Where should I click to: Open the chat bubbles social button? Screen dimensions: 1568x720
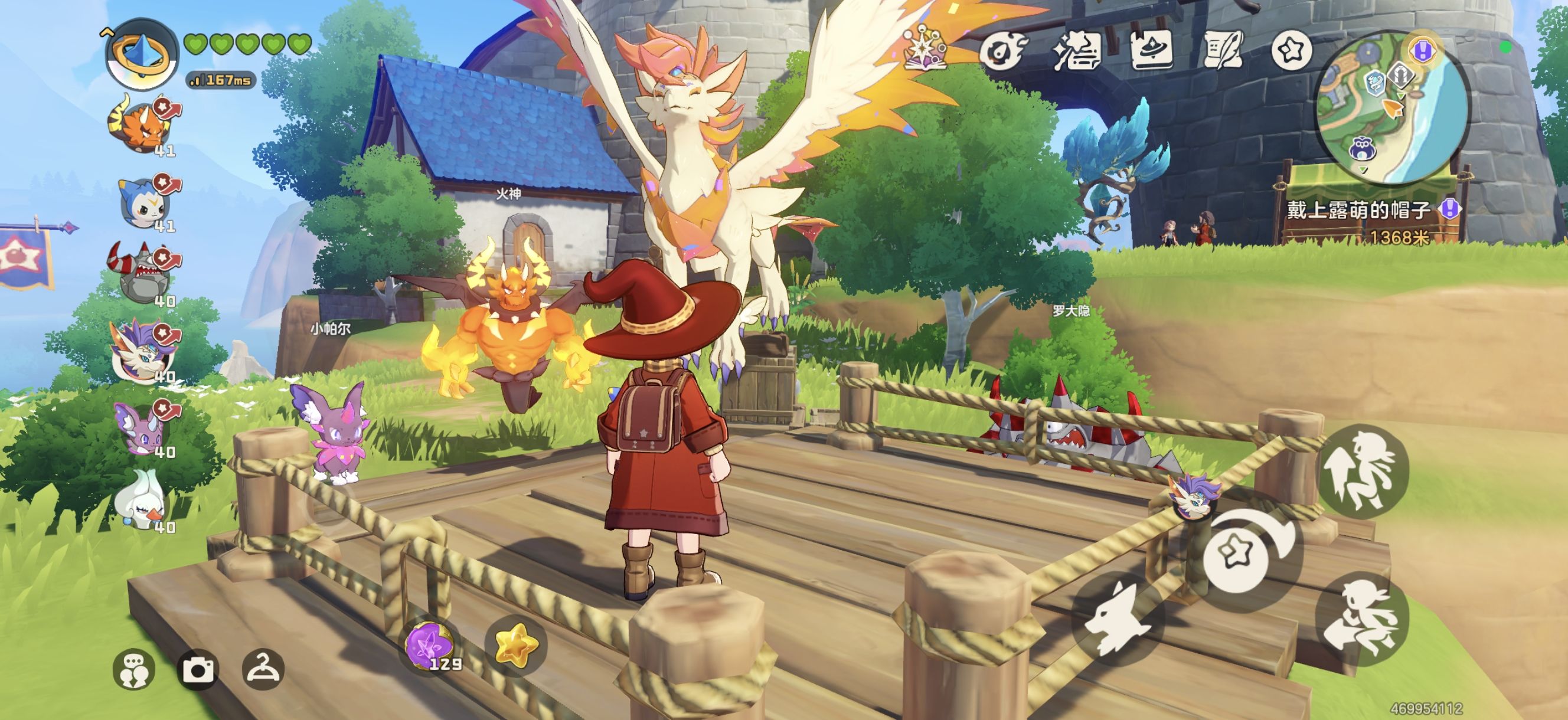[135, 669]
